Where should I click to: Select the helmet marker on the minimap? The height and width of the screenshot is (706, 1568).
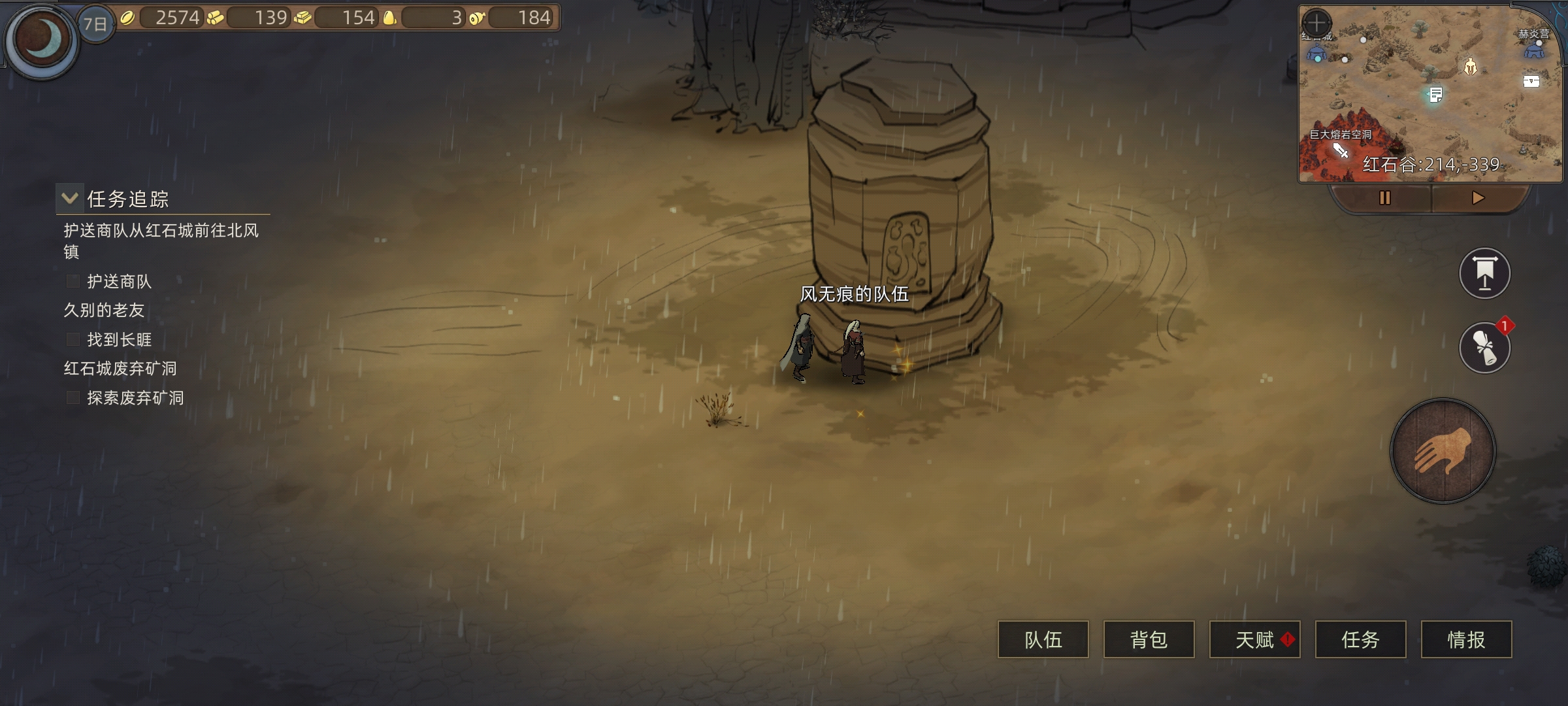[x=1470, y=67]
